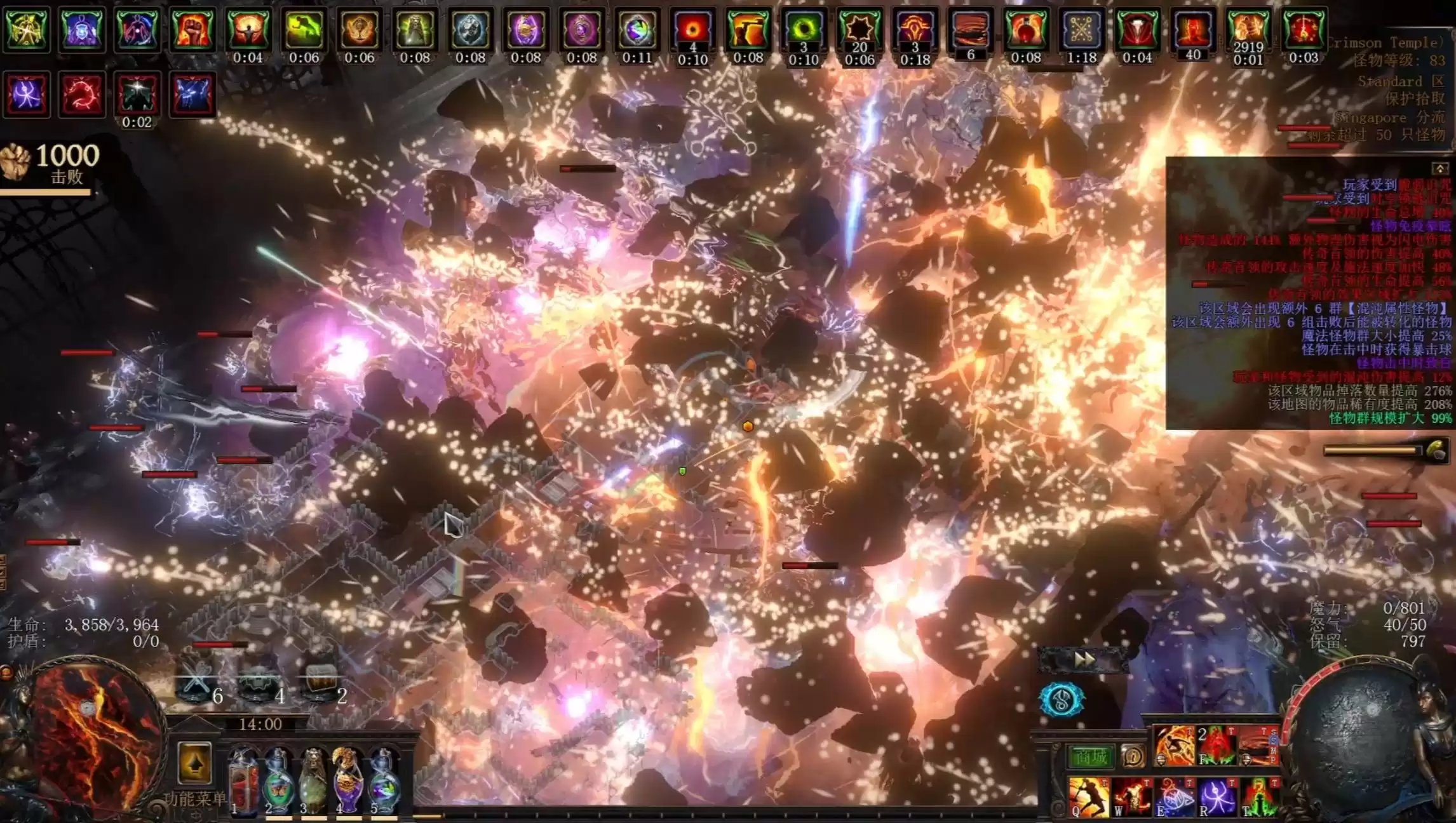Screen dimensions: 1456x823
Task: Open the round info chat icon
Action: 1133,756
